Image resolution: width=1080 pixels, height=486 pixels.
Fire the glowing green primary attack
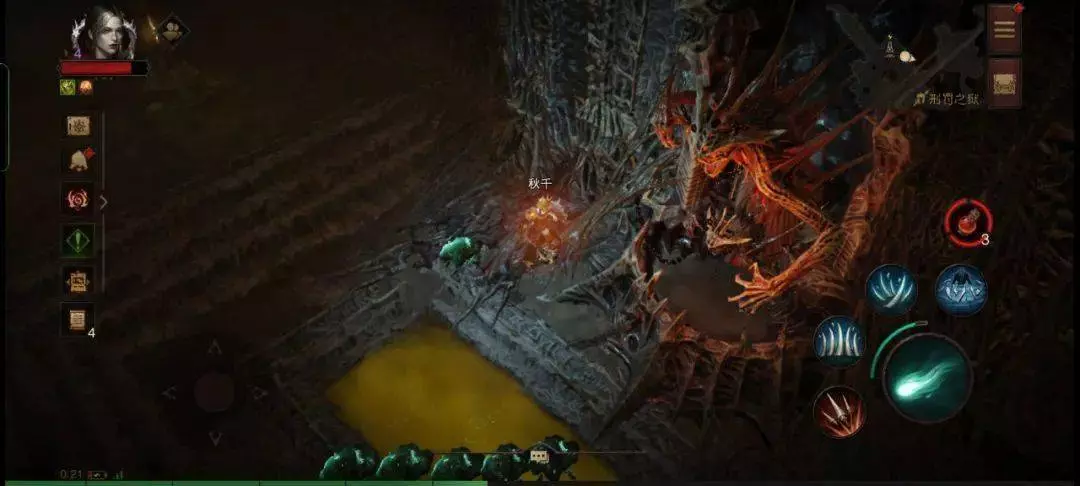927,377
